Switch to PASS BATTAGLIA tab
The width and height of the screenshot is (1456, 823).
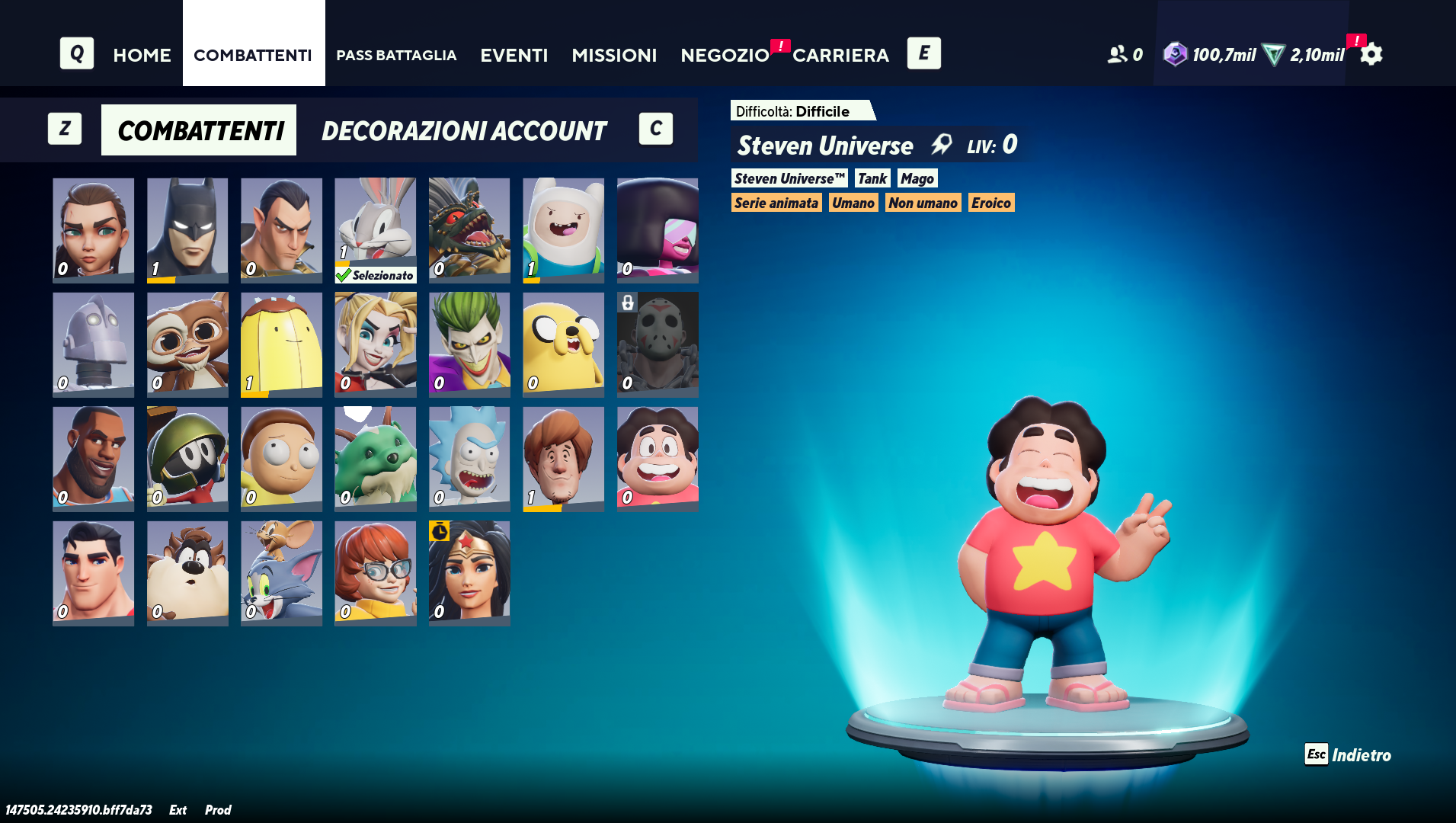(396, 55)
